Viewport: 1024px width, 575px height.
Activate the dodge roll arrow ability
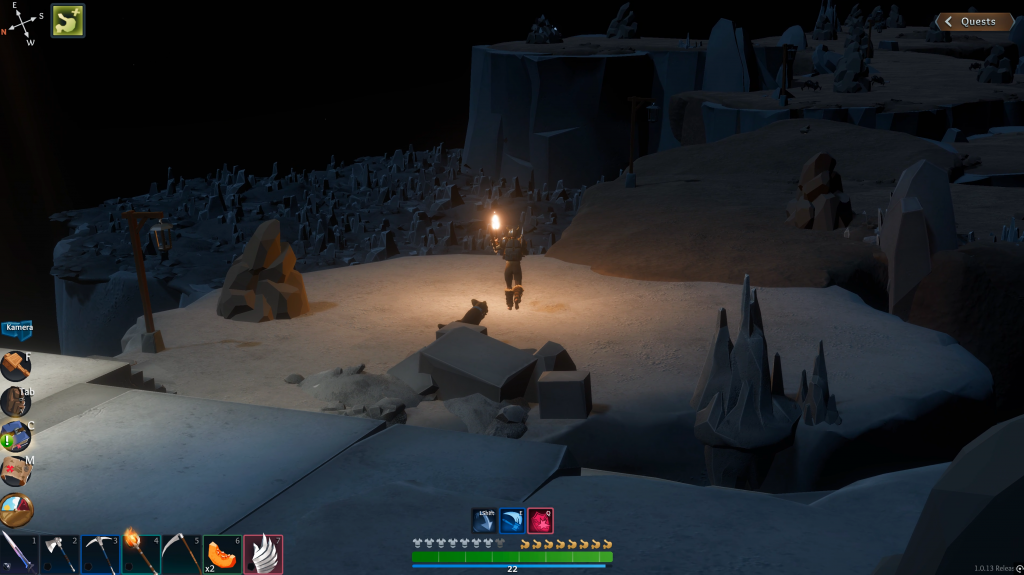click(485, 520)
